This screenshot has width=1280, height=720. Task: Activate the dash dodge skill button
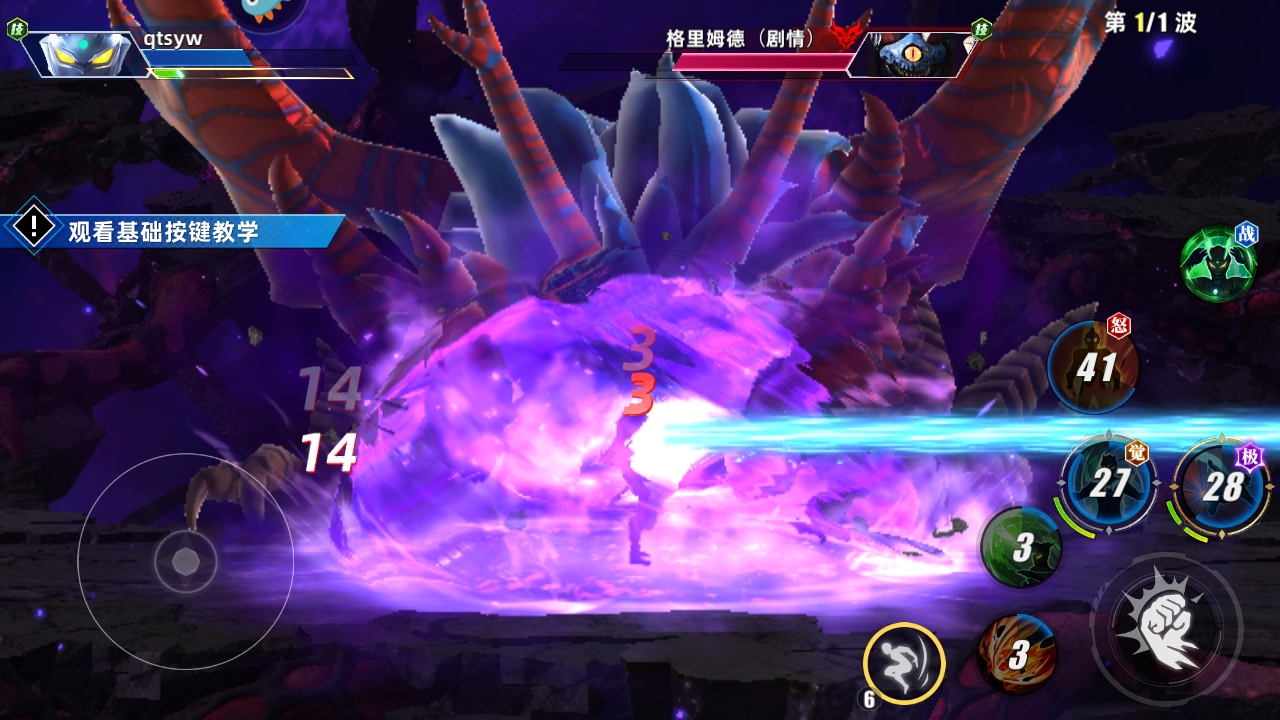point(904,662)
